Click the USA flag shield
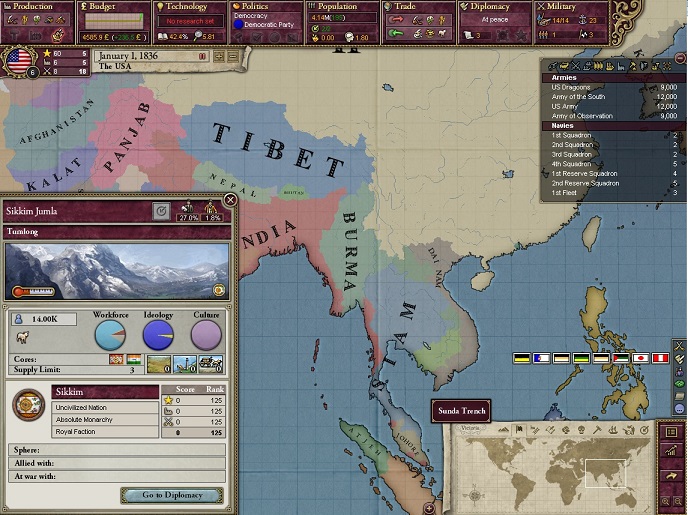 tap(19, 60)
